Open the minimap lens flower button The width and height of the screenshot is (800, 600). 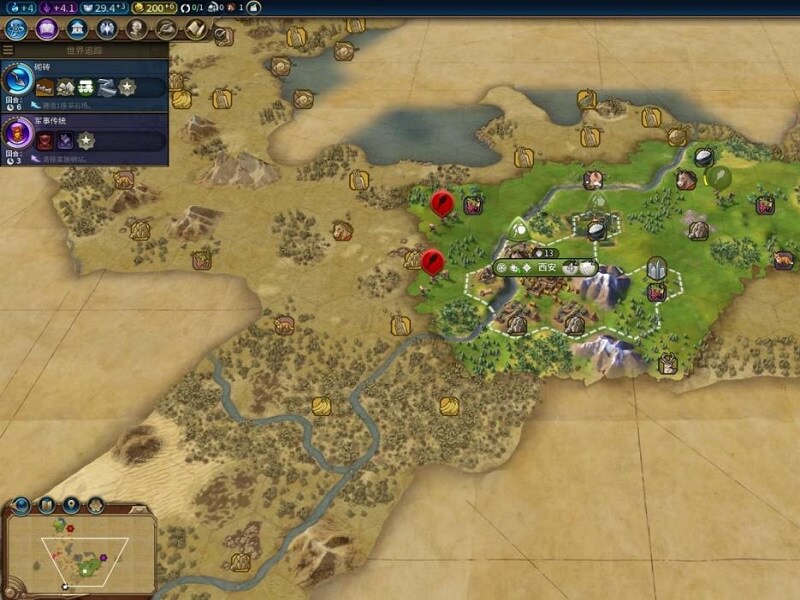[96, 504]
